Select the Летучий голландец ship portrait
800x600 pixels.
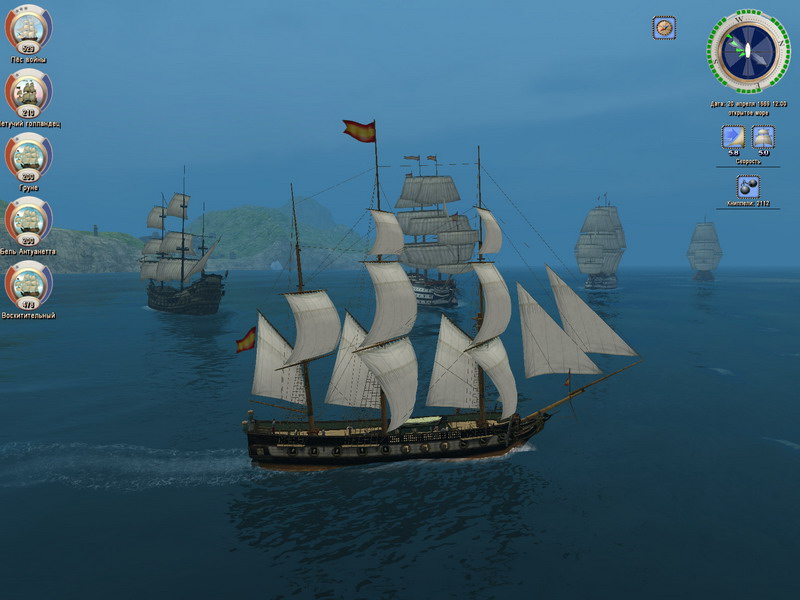(x=28, y=92)
